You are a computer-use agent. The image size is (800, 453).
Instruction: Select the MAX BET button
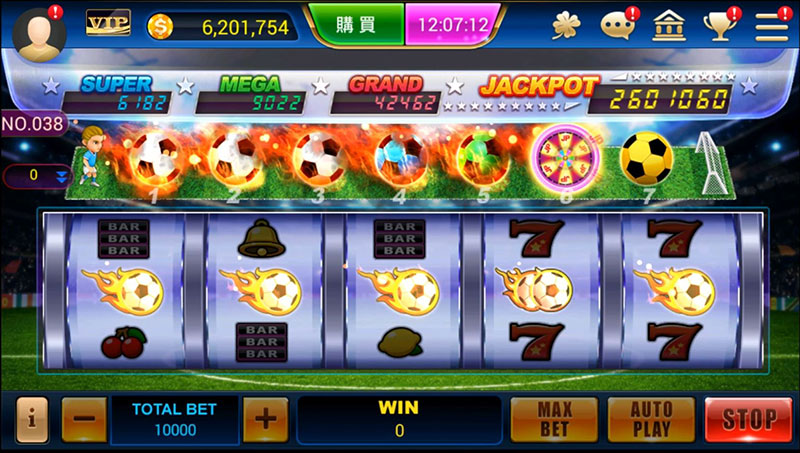pyautogui.click(x=554, y=419)
